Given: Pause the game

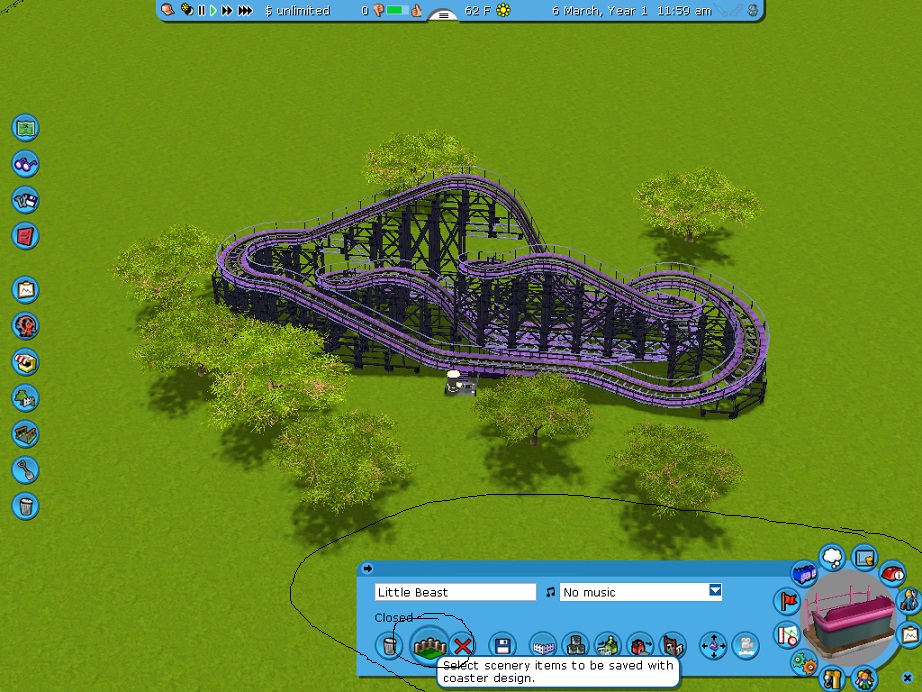Looking at the screenshot, I should coord(201,11).
